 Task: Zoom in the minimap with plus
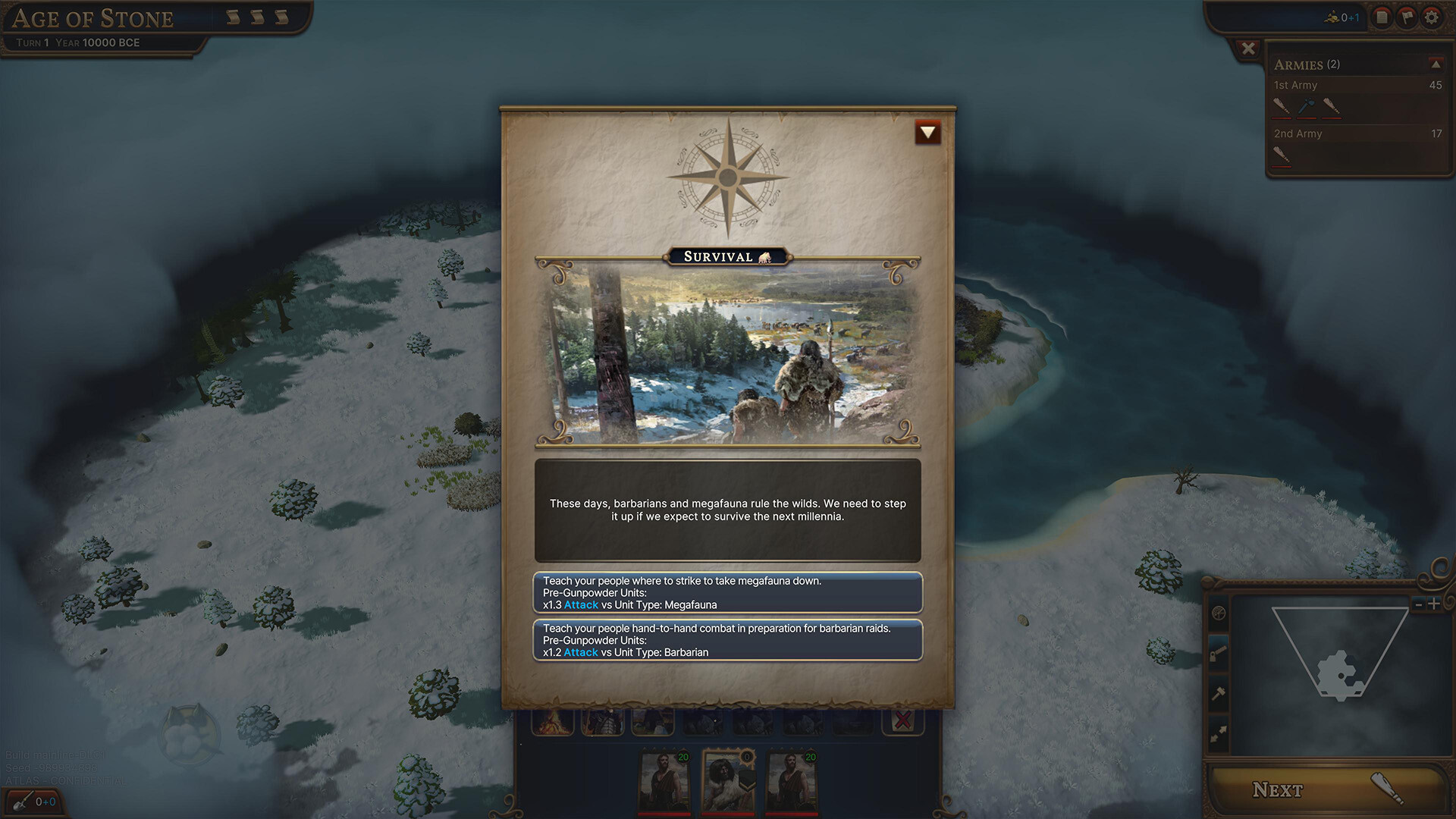coord(1434,604)
